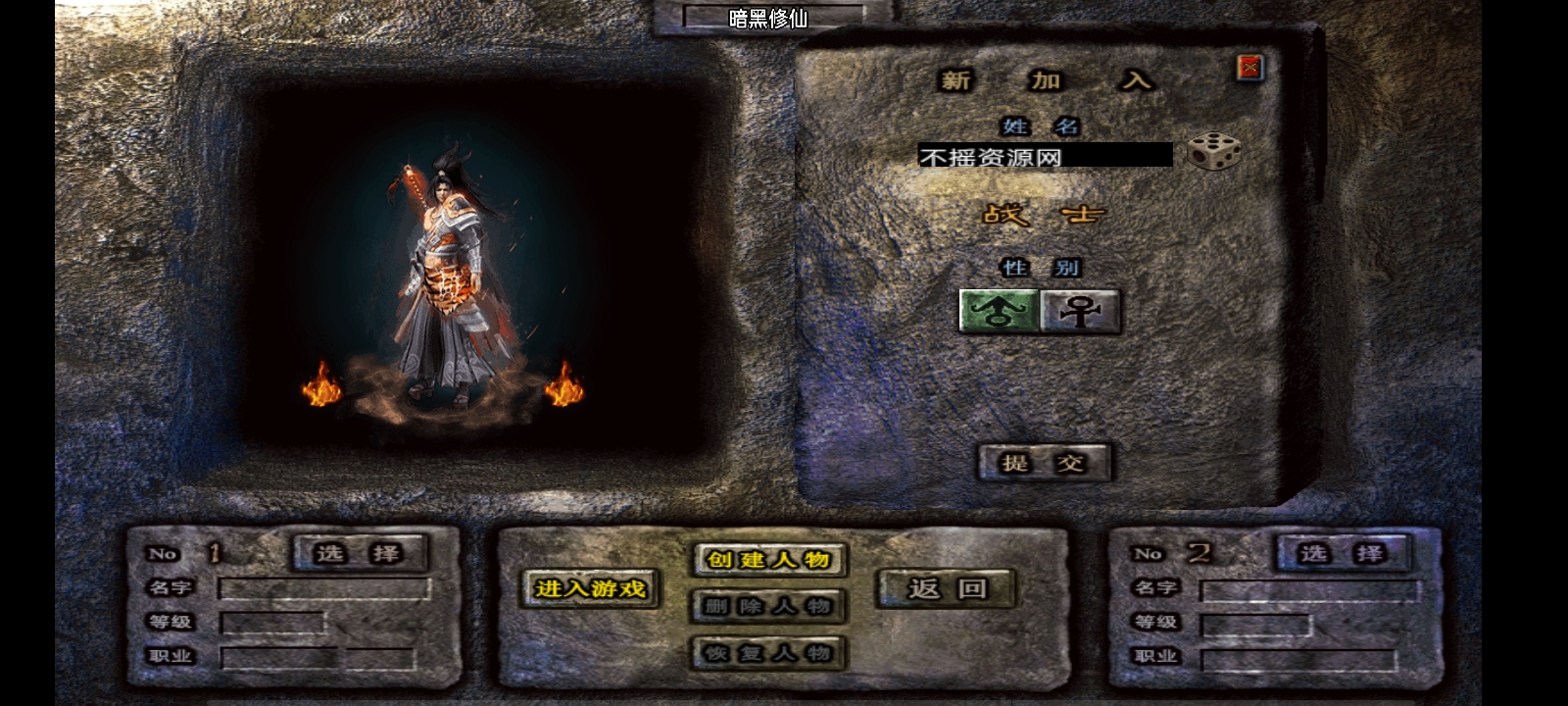The width and height of the screenshot is (1568, 706).
Task: Select the 战士 warrior class label
Action: pos(1043,214)
